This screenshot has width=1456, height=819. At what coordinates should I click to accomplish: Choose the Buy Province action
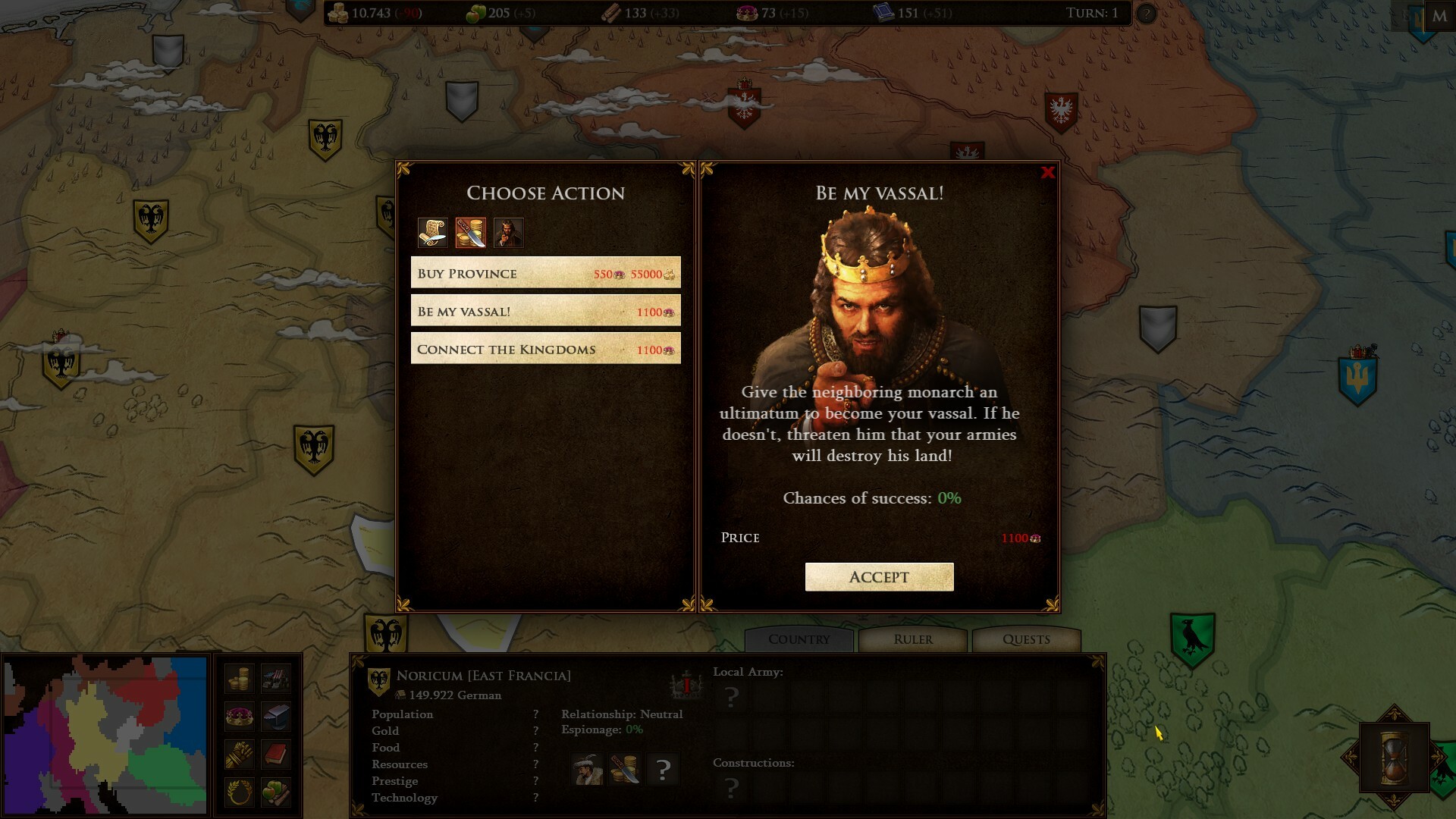pyautogui.click(x=545, y=273)
